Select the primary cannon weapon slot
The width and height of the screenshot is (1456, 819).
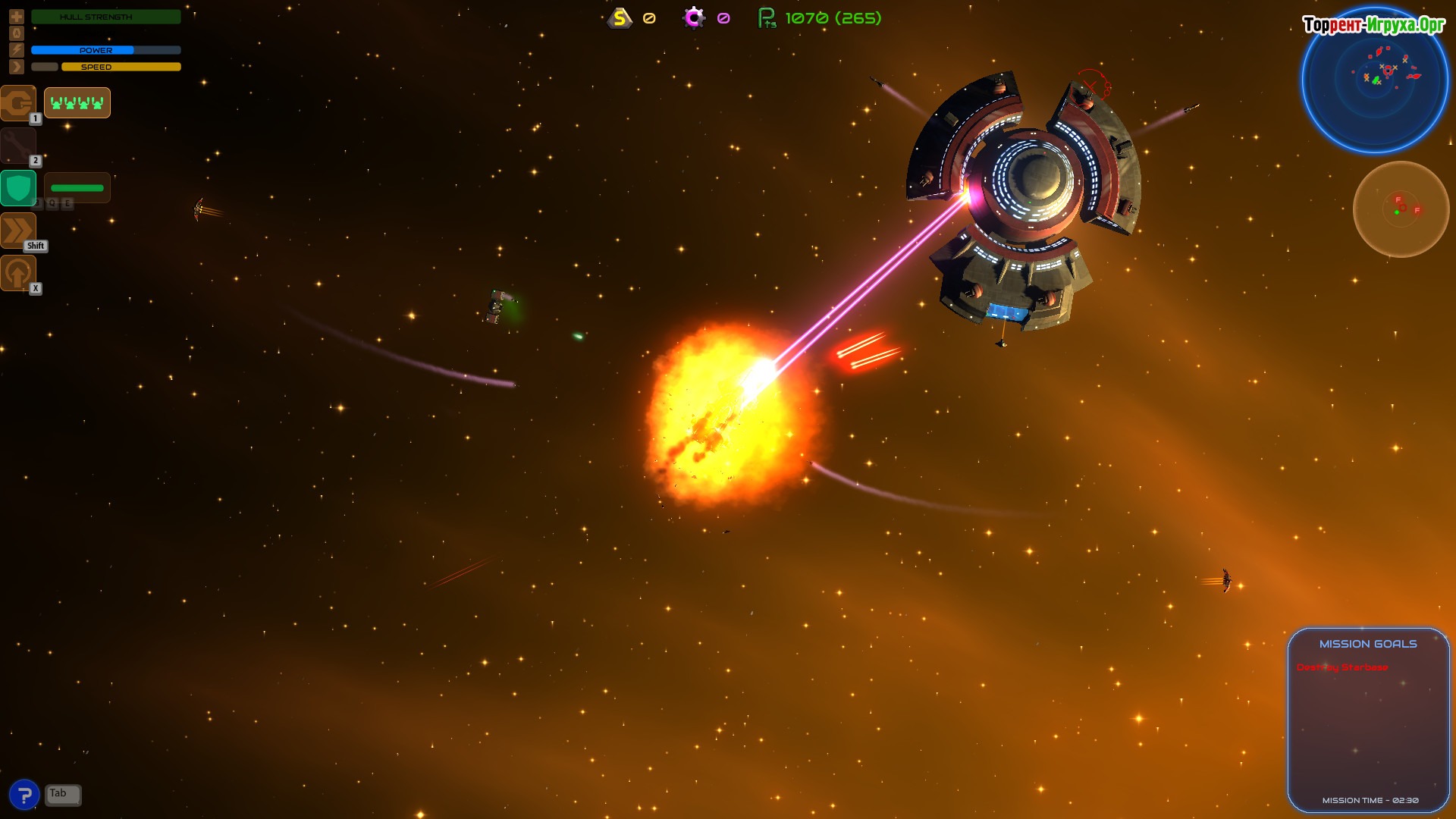[17, 103]
